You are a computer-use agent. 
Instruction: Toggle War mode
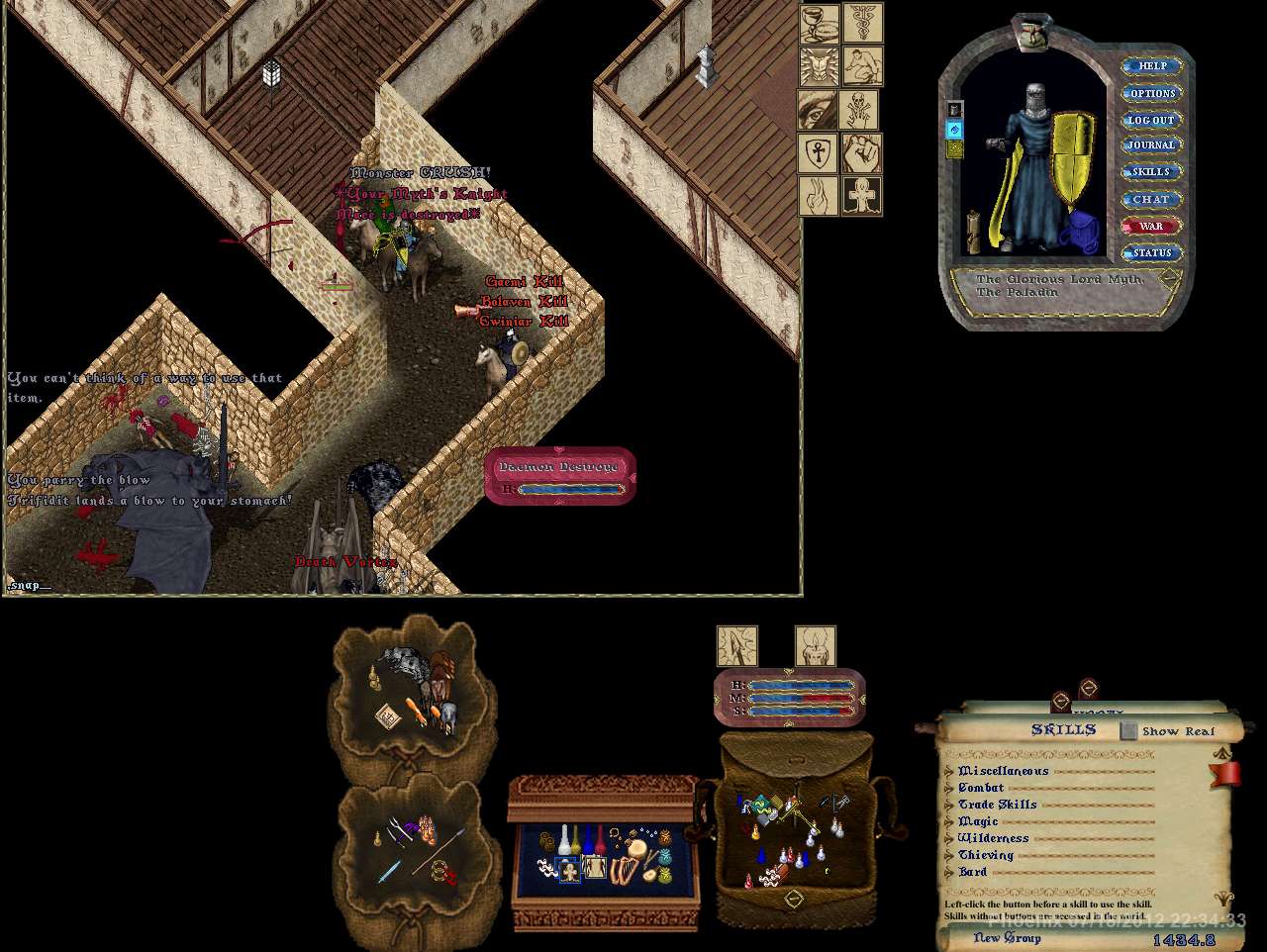point(1151,226)
